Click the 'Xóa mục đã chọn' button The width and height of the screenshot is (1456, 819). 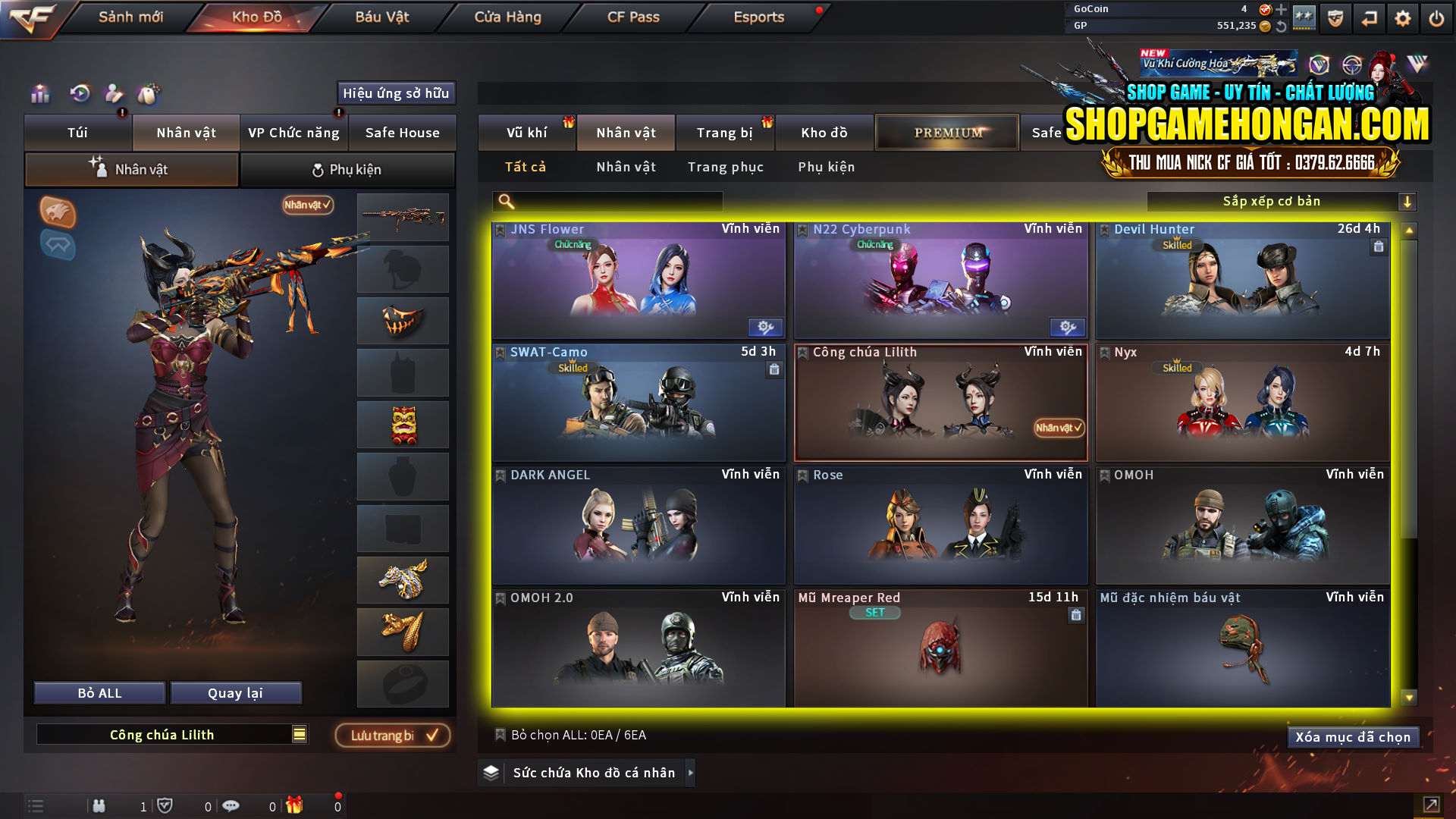tap(1353, 736)
